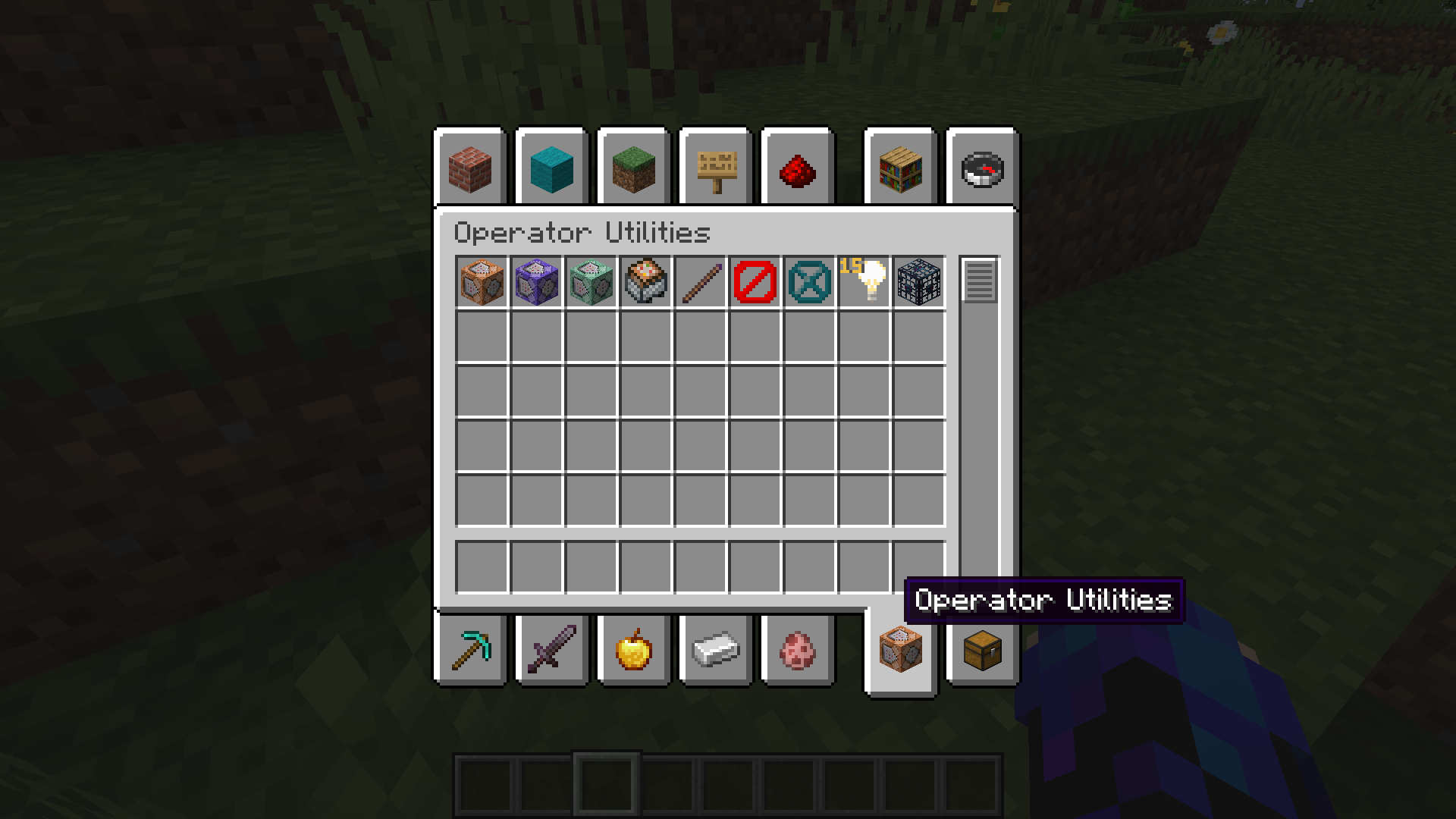This screenshot has width=1456, height=819.
Task: Grab the Chain Command Block
Action: pos(591,282)
